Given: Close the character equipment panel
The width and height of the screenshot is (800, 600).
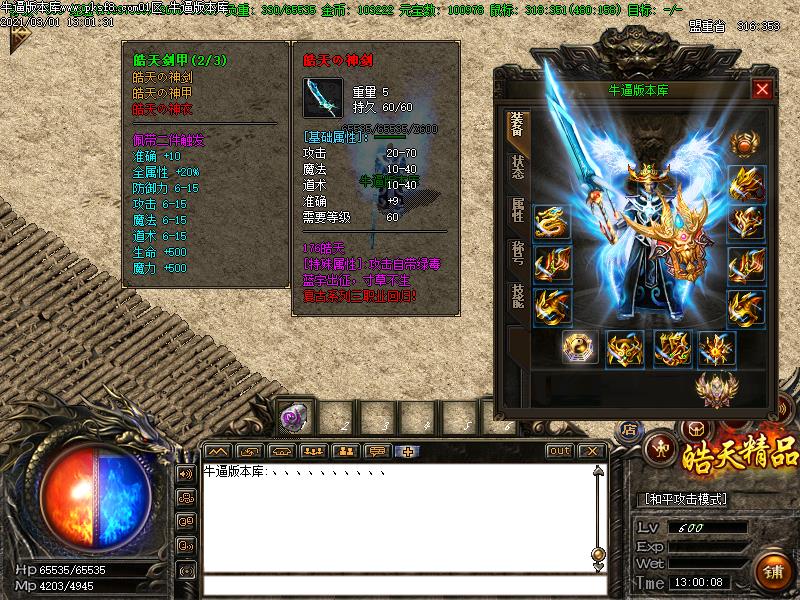Looking at the screenshot, I should 763,90.
